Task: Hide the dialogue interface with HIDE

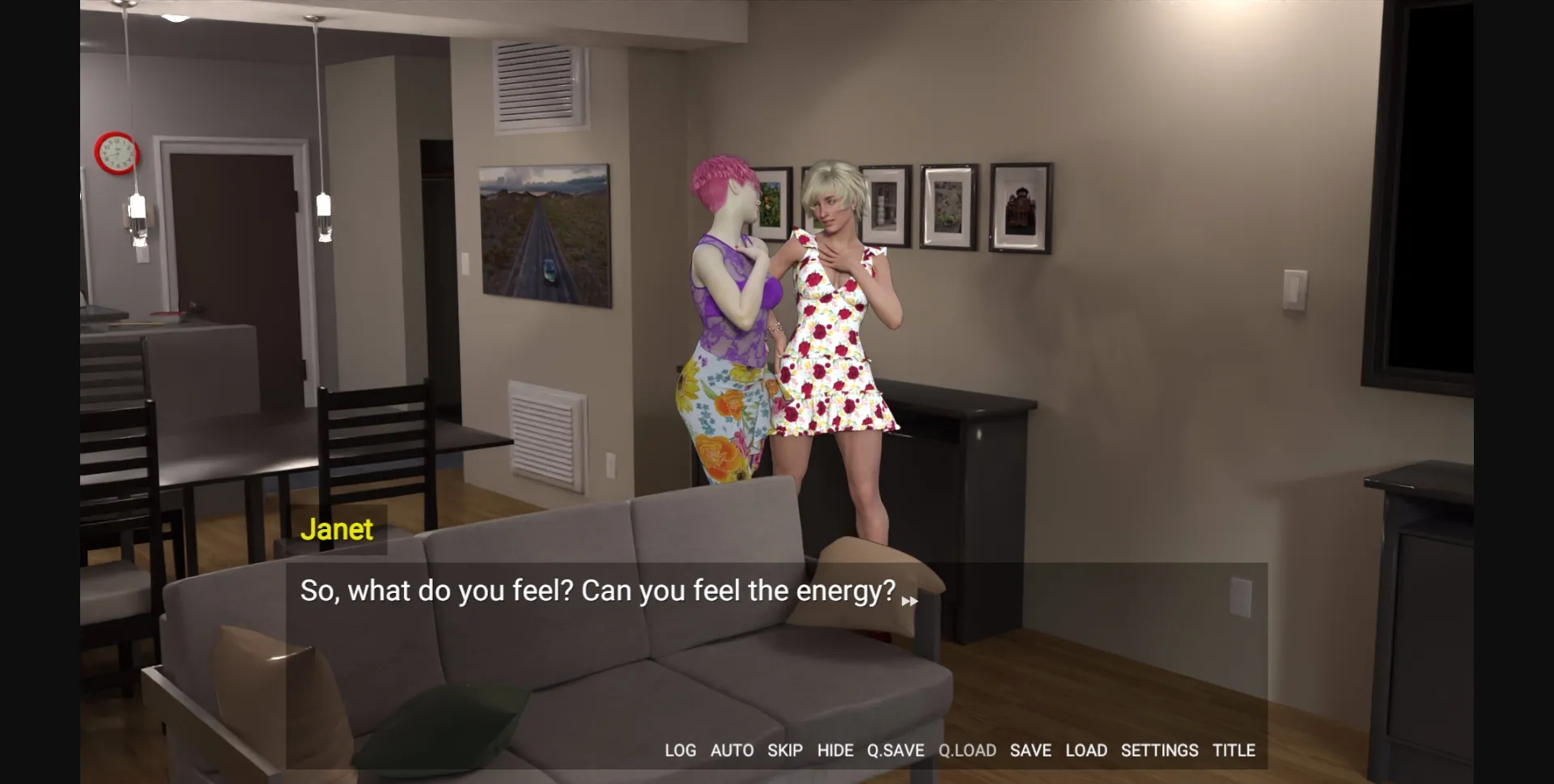Action: click(x=837, y=750)
